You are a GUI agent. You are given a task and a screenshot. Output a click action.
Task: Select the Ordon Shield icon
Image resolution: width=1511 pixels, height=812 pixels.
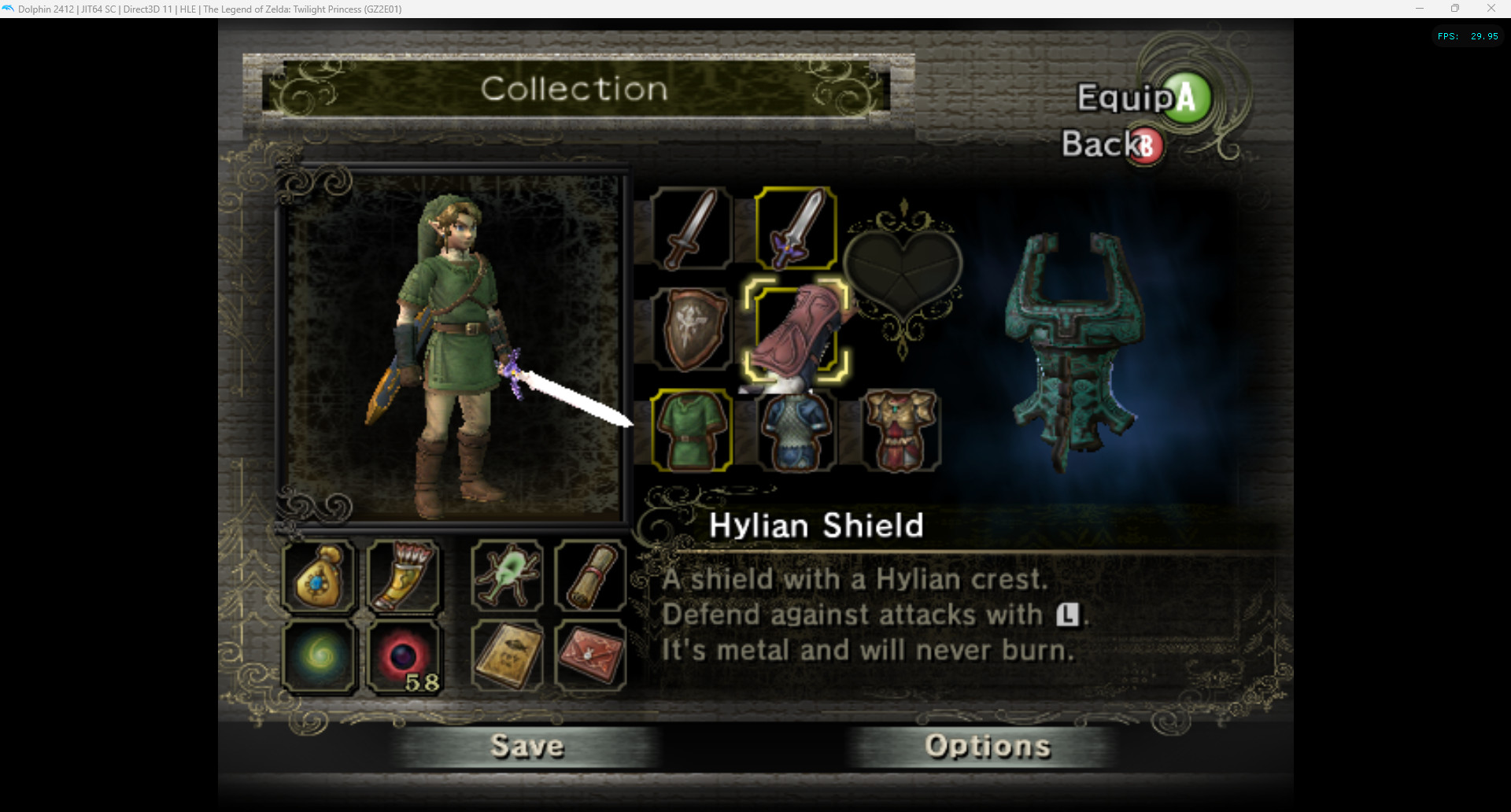[x=693, y=329]
